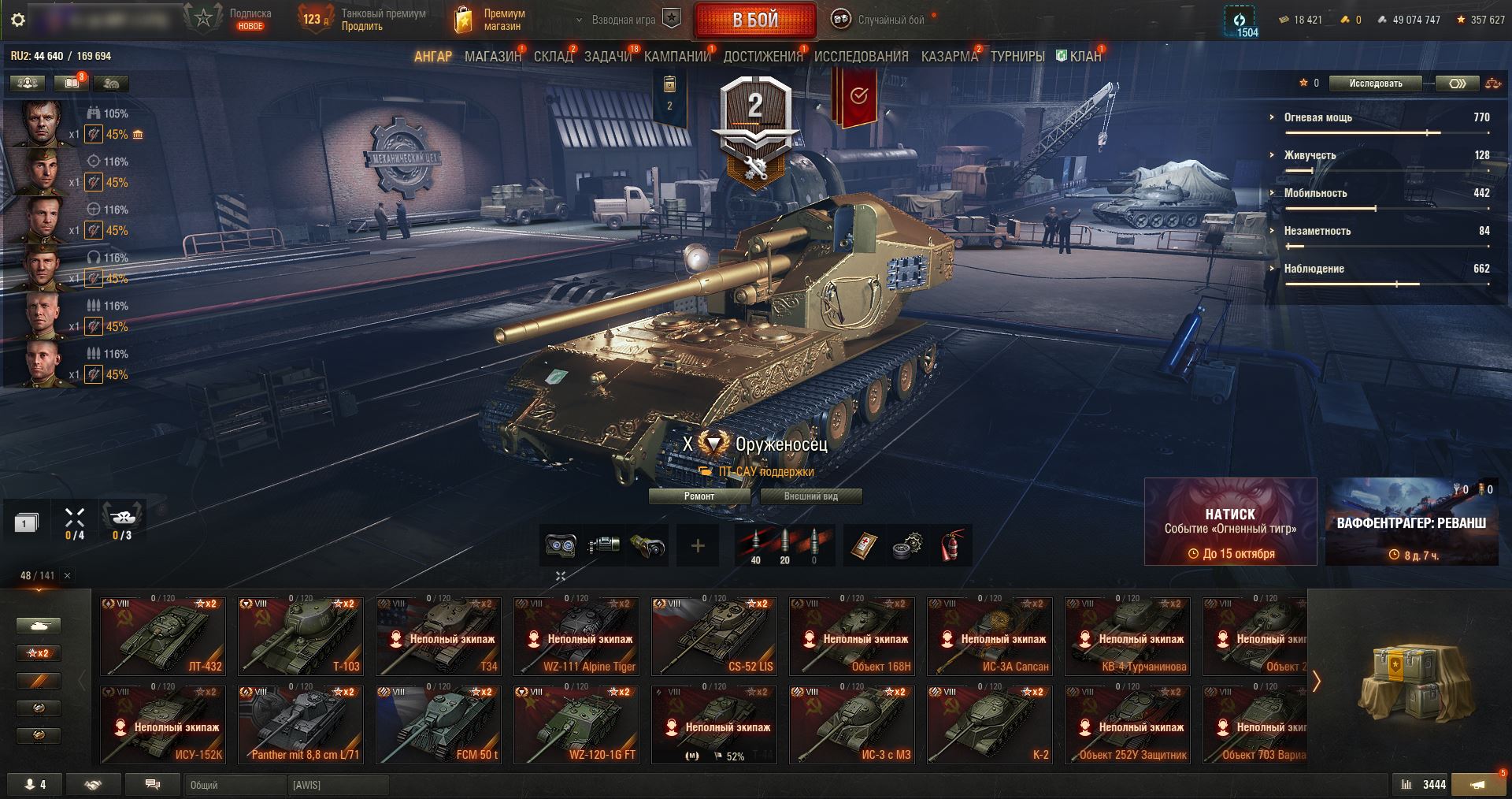
Task: Click the Ремонт repair button
Action: 699,496
